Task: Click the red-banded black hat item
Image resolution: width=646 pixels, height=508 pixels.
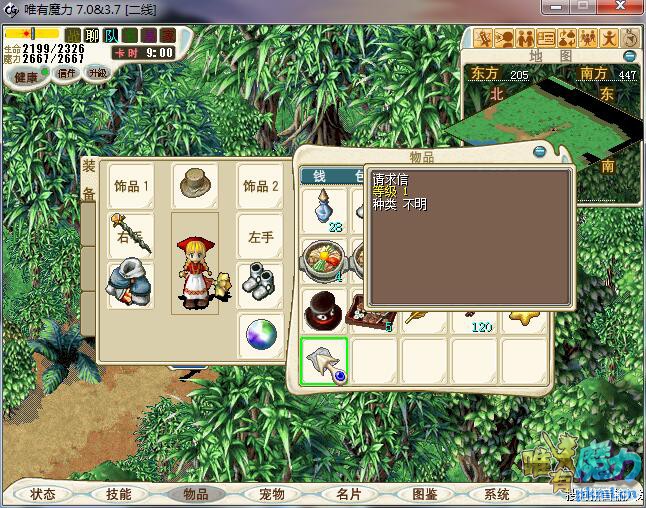Action: click(x=324, y=310)
